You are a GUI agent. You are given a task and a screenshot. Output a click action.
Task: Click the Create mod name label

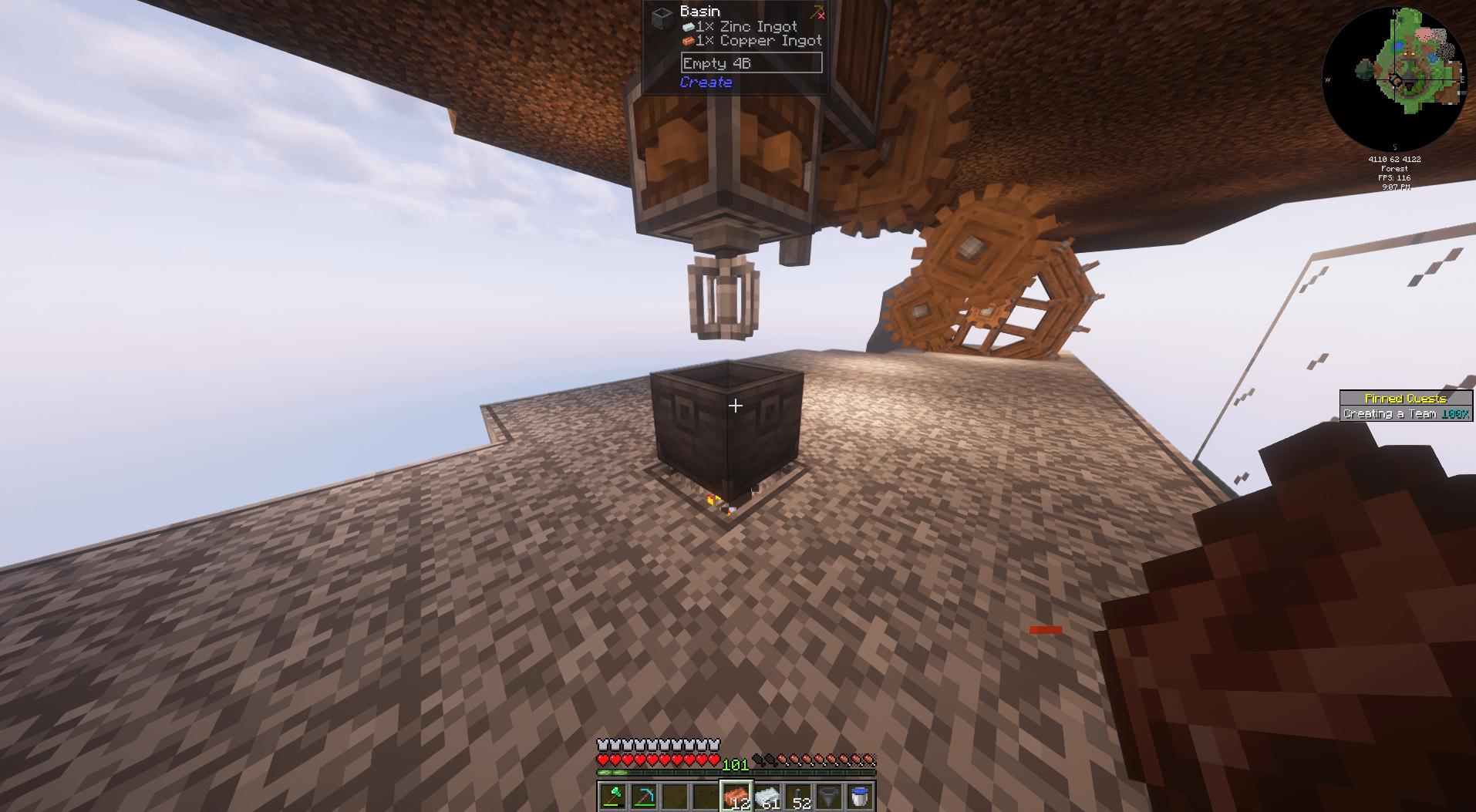click(x=706, y=82)
